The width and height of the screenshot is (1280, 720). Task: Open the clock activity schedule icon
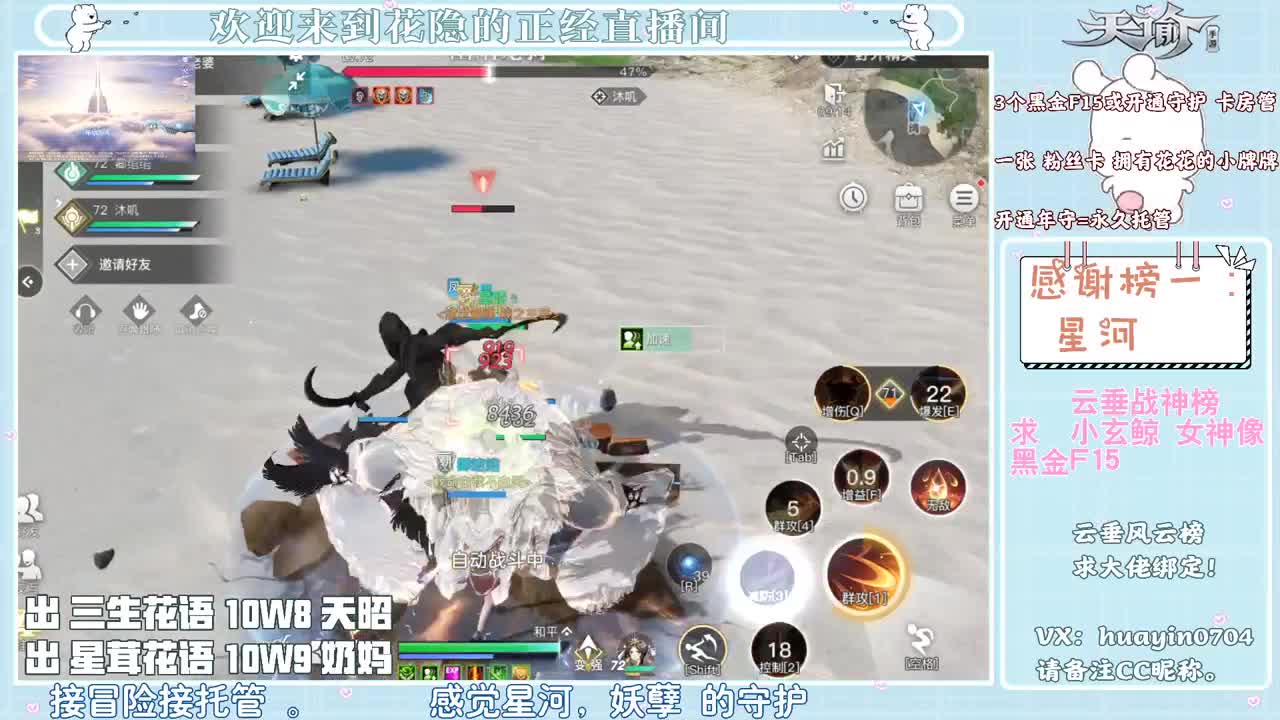tap(852, 197)
